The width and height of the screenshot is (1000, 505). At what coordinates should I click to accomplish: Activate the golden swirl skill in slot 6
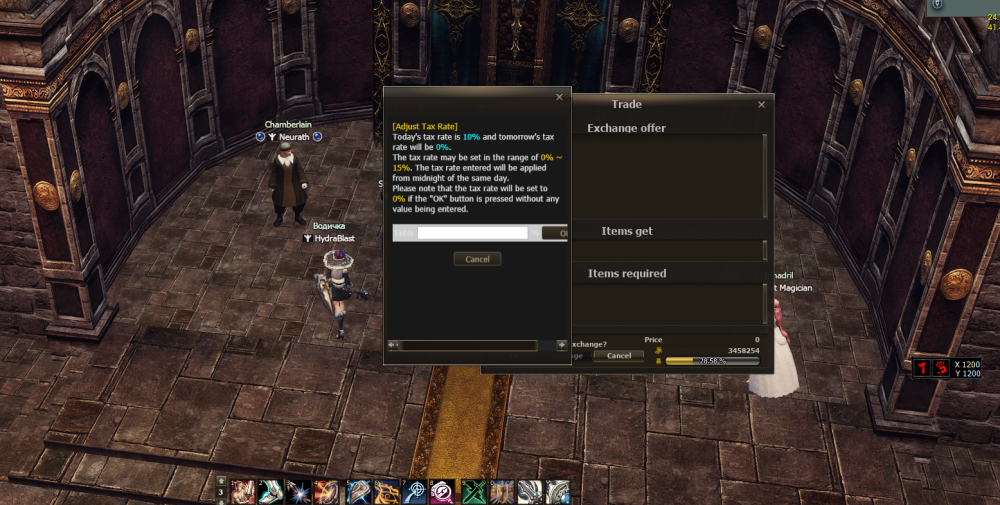coord(387,492)
